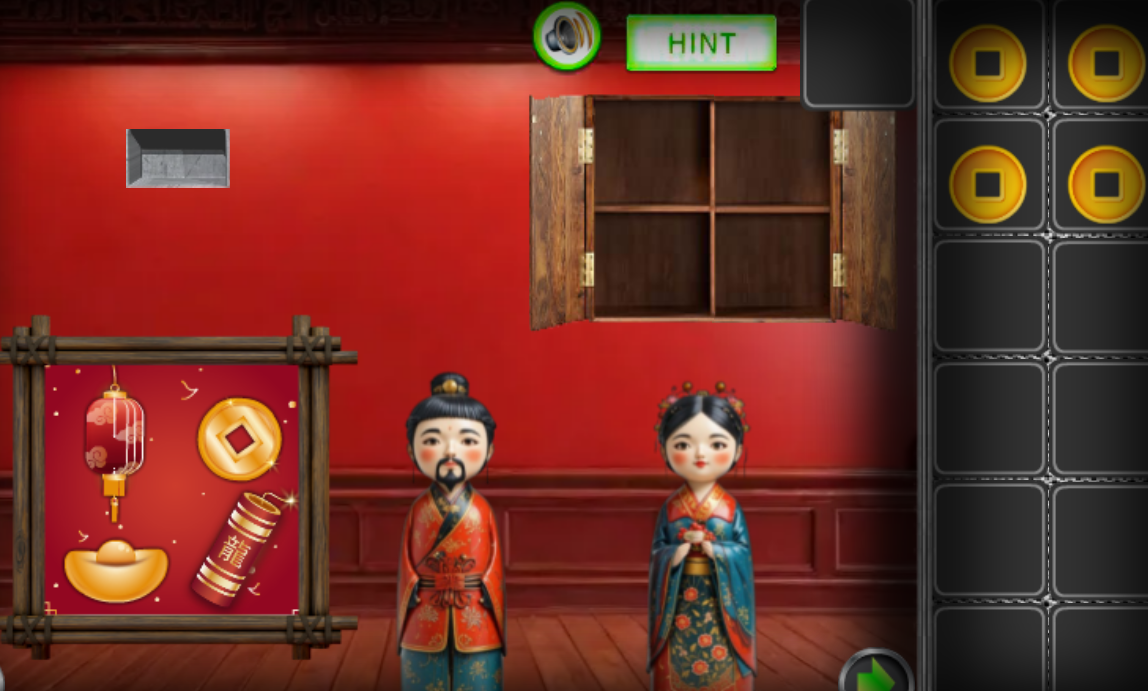Toggle the sound speaker button
1148x691 pixels.
tap(567, 37)
